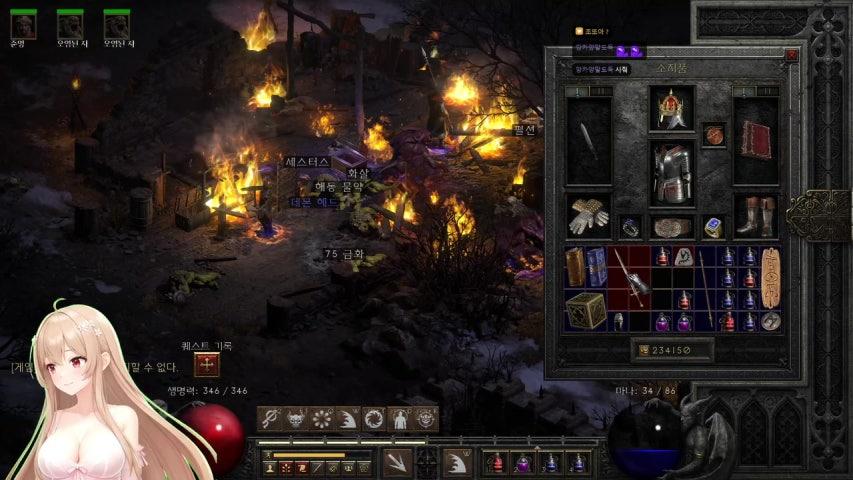853x480 pixels.
Task: Use the purple rejuvenation potion in the belt
Action: (522, 463)
